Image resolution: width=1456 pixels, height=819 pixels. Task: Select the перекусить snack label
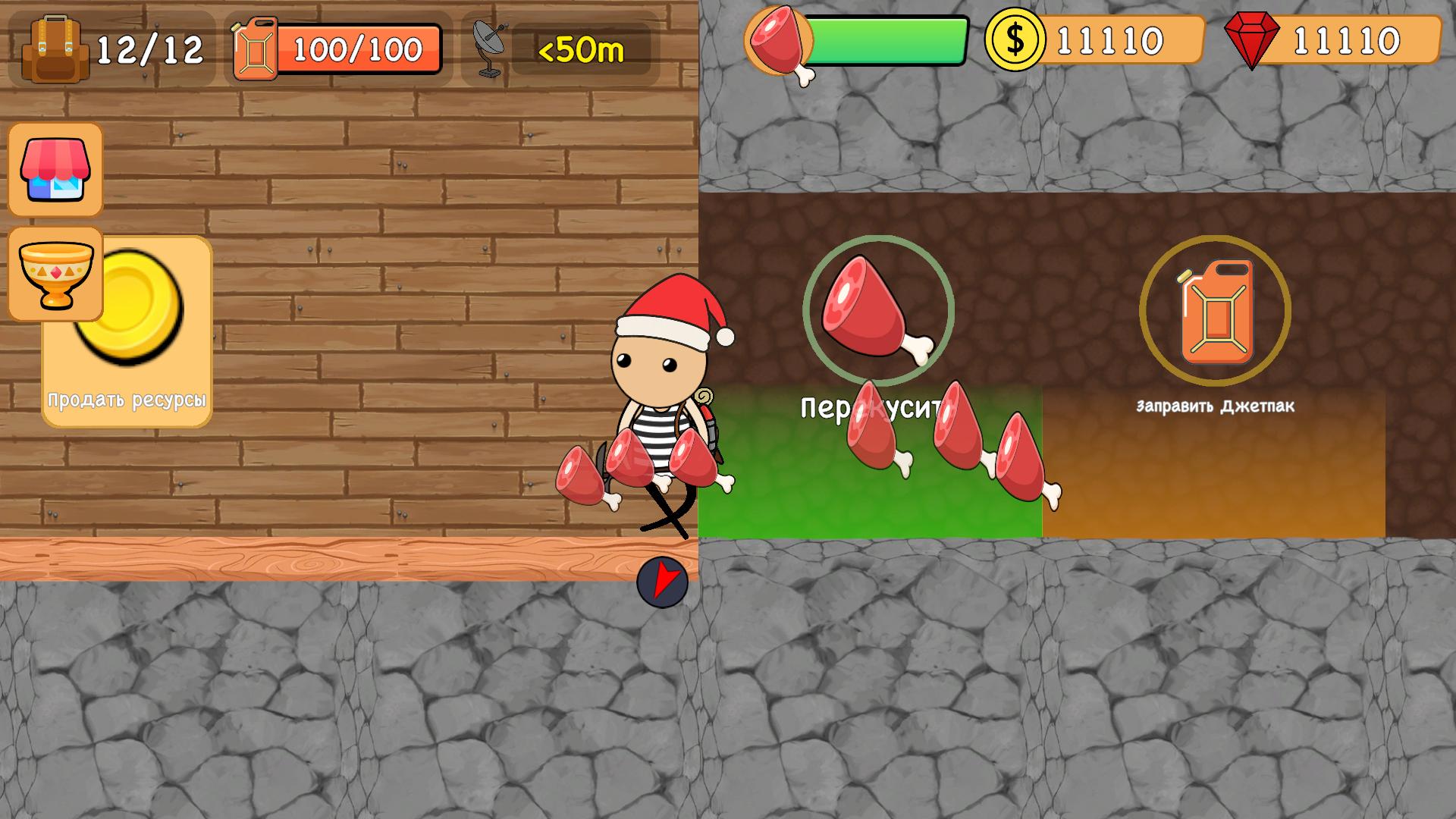coord(872,409)
